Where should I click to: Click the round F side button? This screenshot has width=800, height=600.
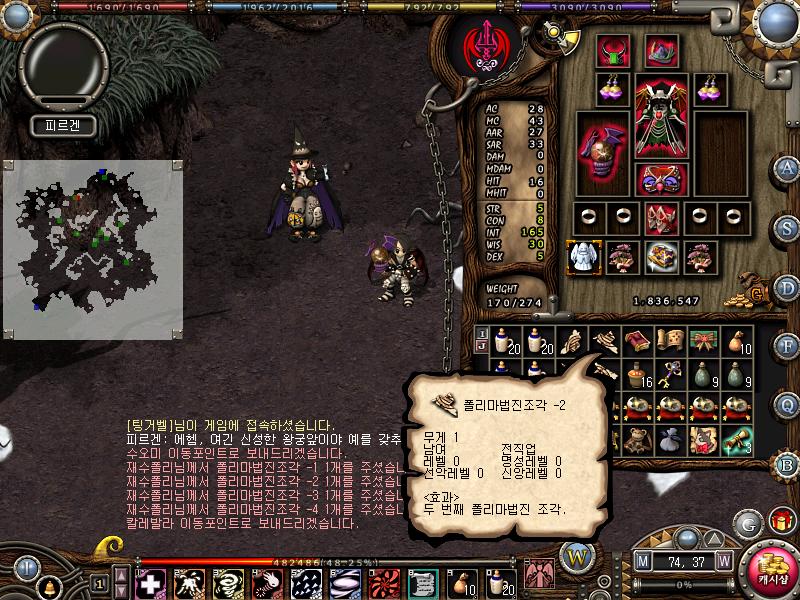(788, 347)
